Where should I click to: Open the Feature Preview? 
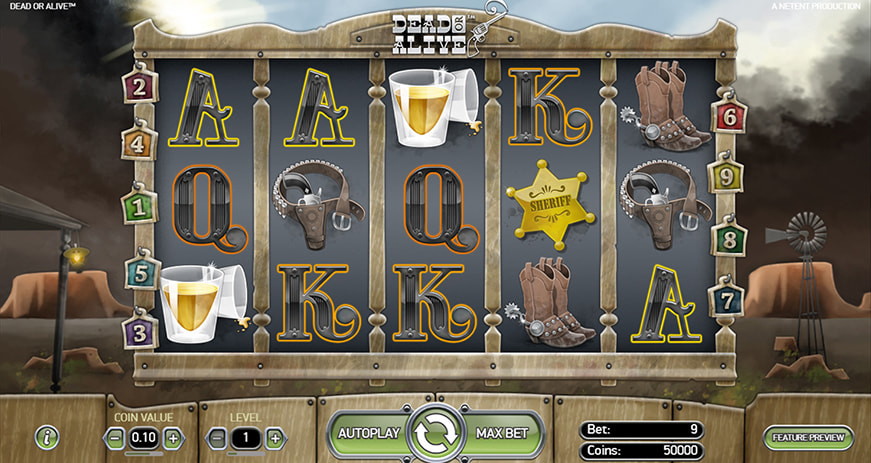coord(809,437)
